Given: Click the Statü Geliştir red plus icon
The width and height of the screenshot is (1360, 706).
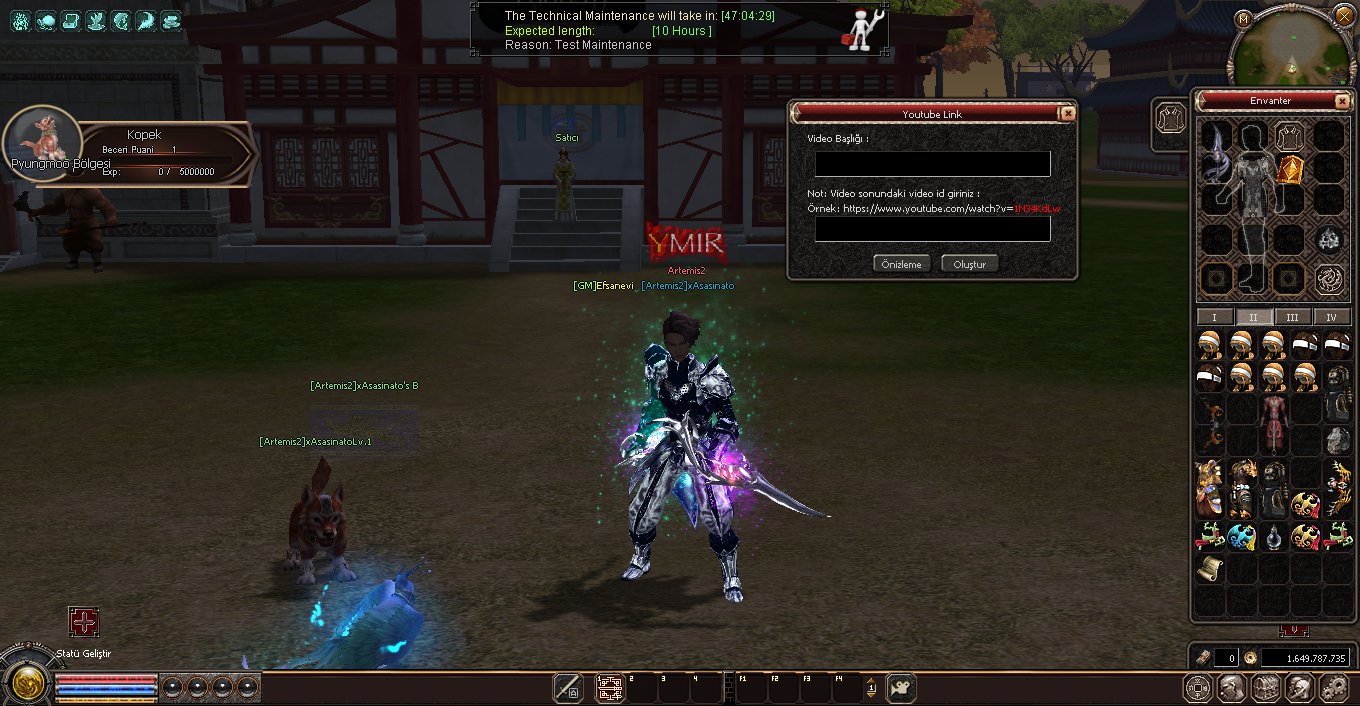Looking at the screenshot, I should click(x=84, y=622).
